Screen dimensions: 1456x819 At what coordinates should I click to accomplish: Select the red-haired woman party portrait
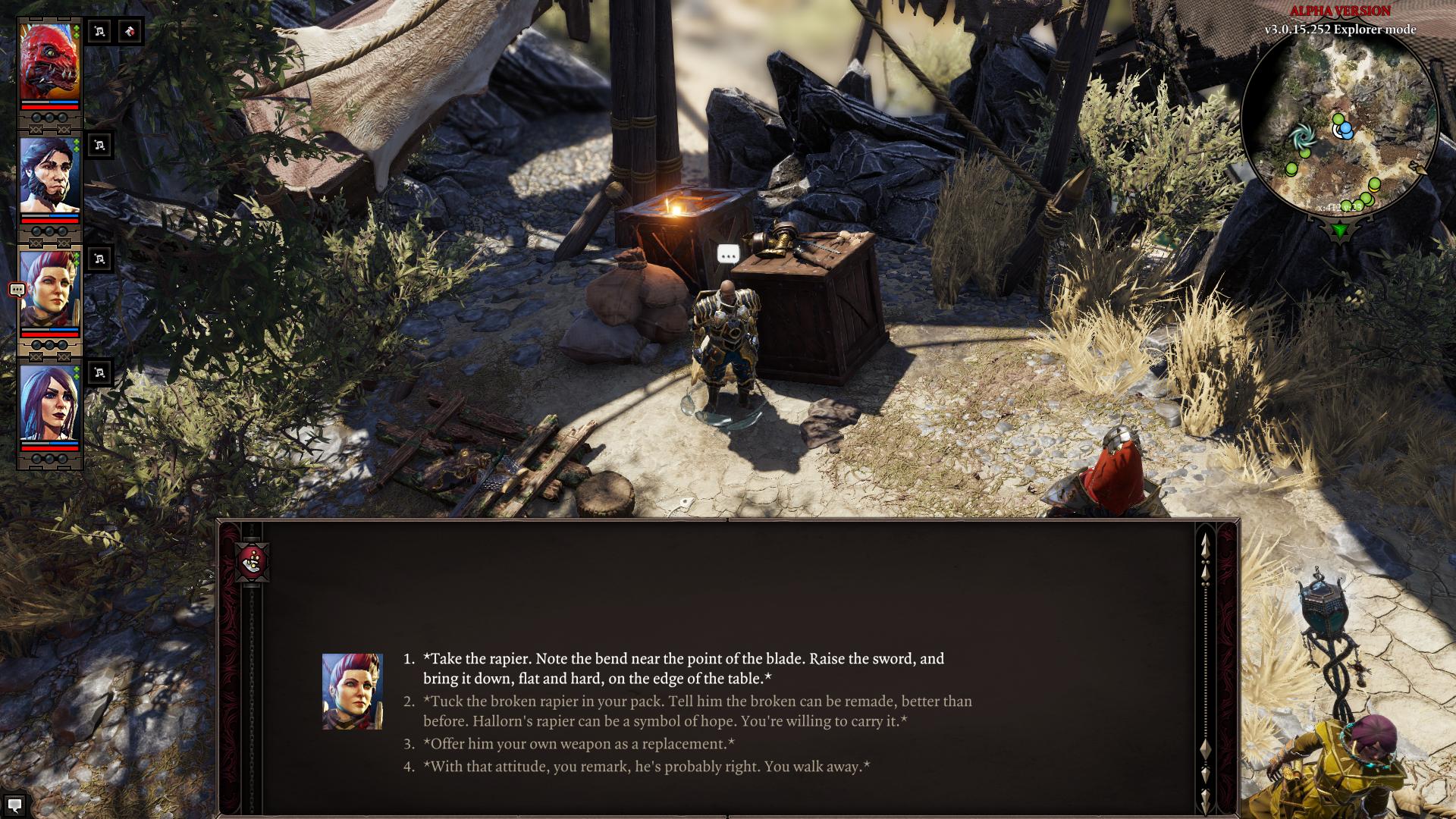point(49,290)
